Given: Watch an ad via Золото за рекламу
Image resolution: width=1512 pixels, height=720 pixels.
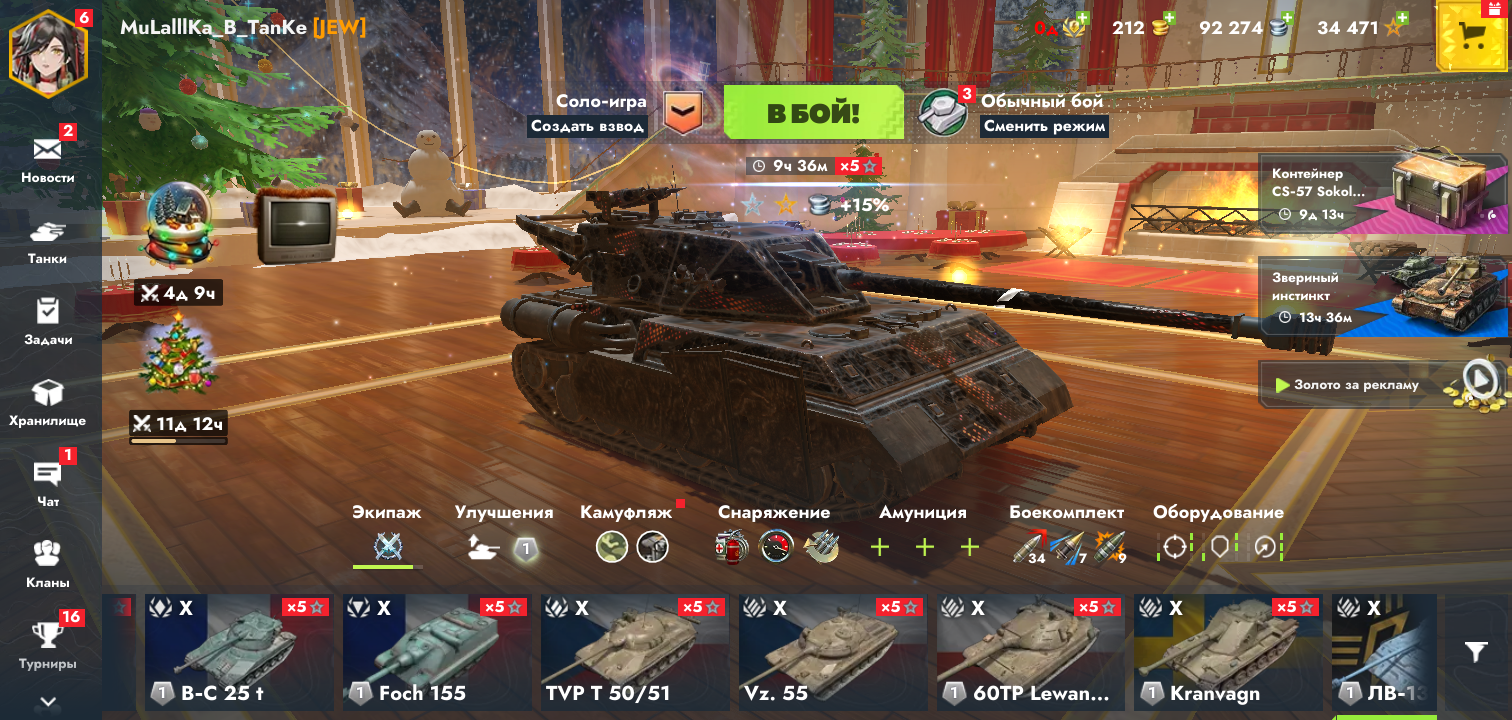Looking at the screenshot, I should click(x=1382, y=385).
